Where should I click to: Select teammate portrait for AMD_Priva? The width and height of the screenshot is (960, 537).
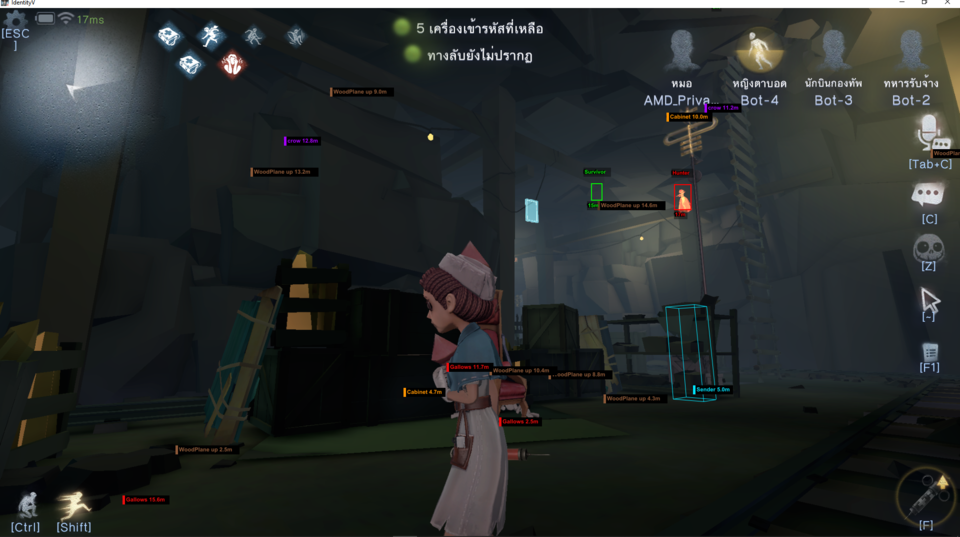(682, 49)
